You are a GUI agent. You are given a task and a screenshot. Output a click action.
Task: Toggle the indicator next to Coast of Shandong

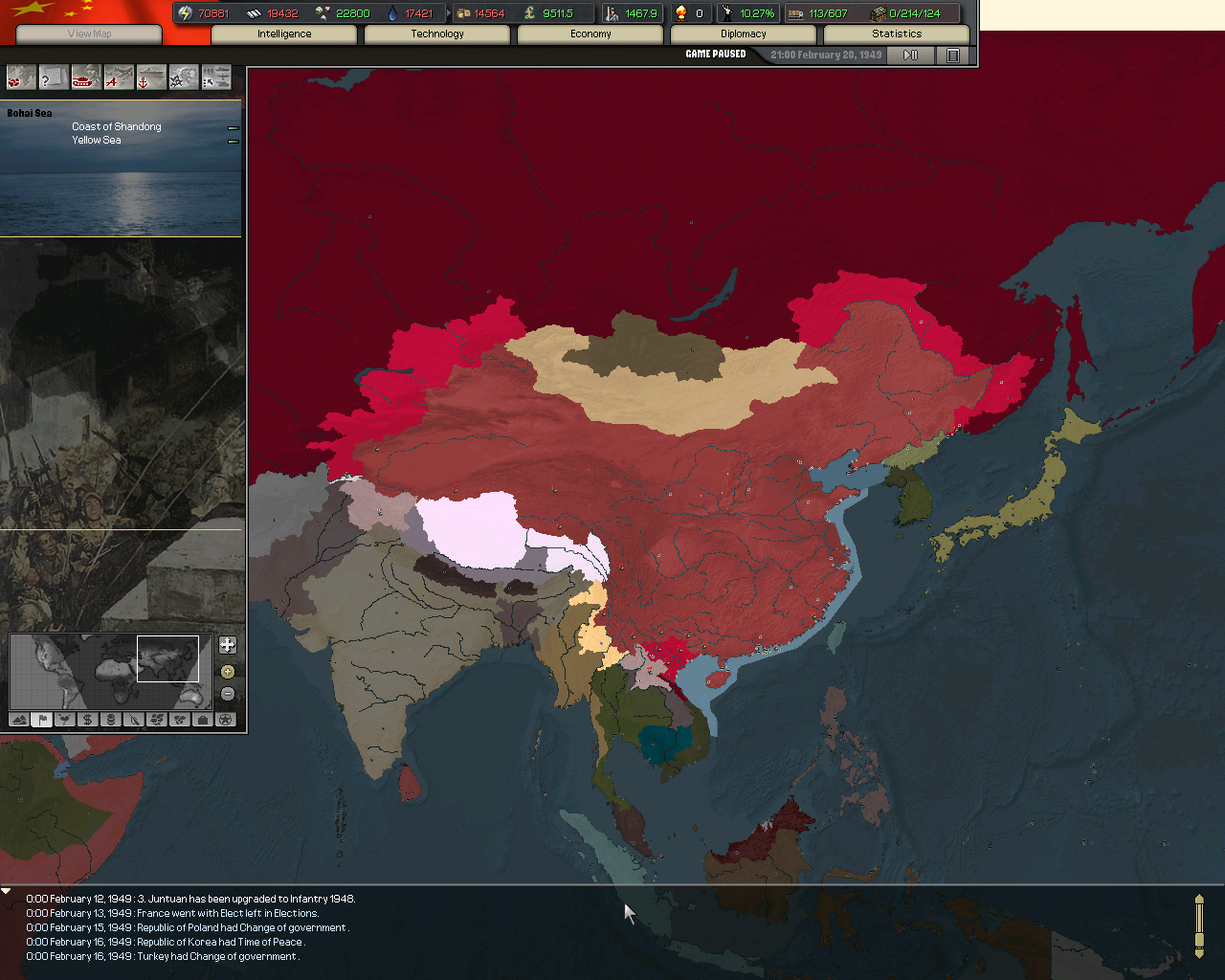(x=233, y=126)
